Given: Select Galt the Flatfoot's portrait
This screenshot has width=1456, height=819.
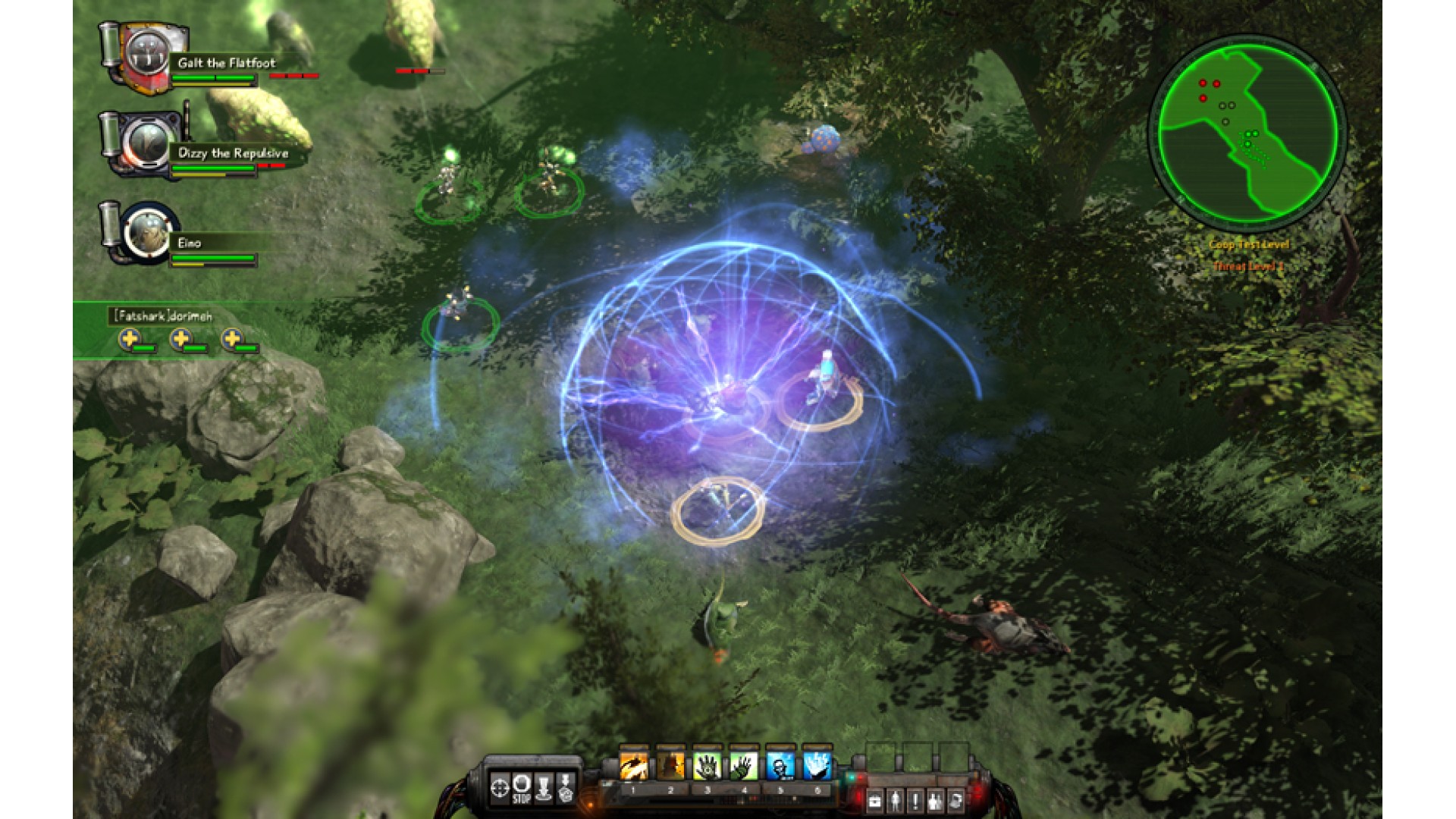Looking at the screenshot, I should coord(146,58).
